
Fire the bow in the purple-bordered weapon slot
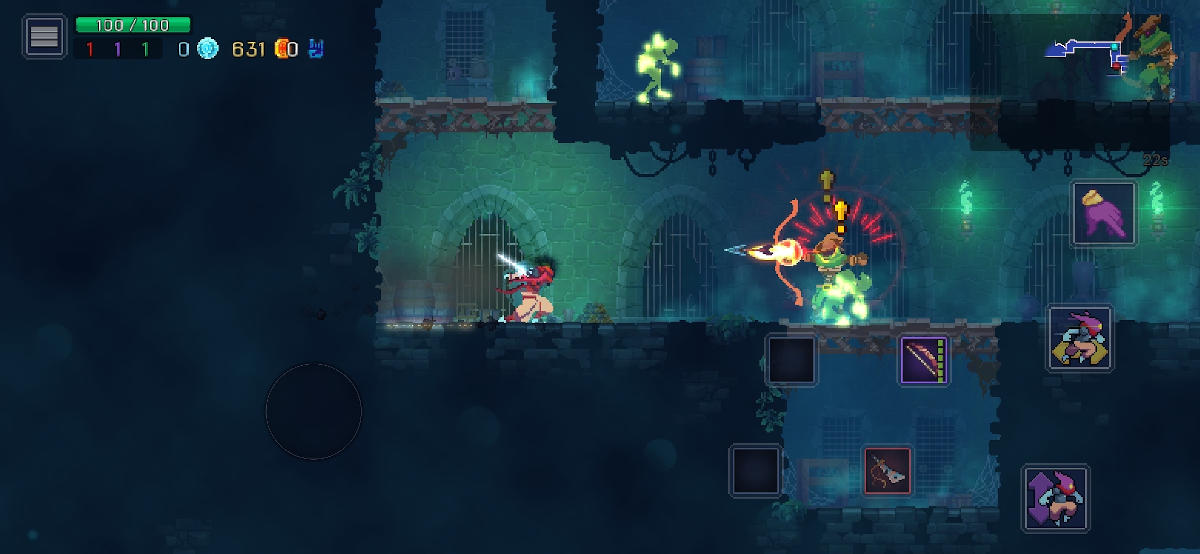click(924, 360)
